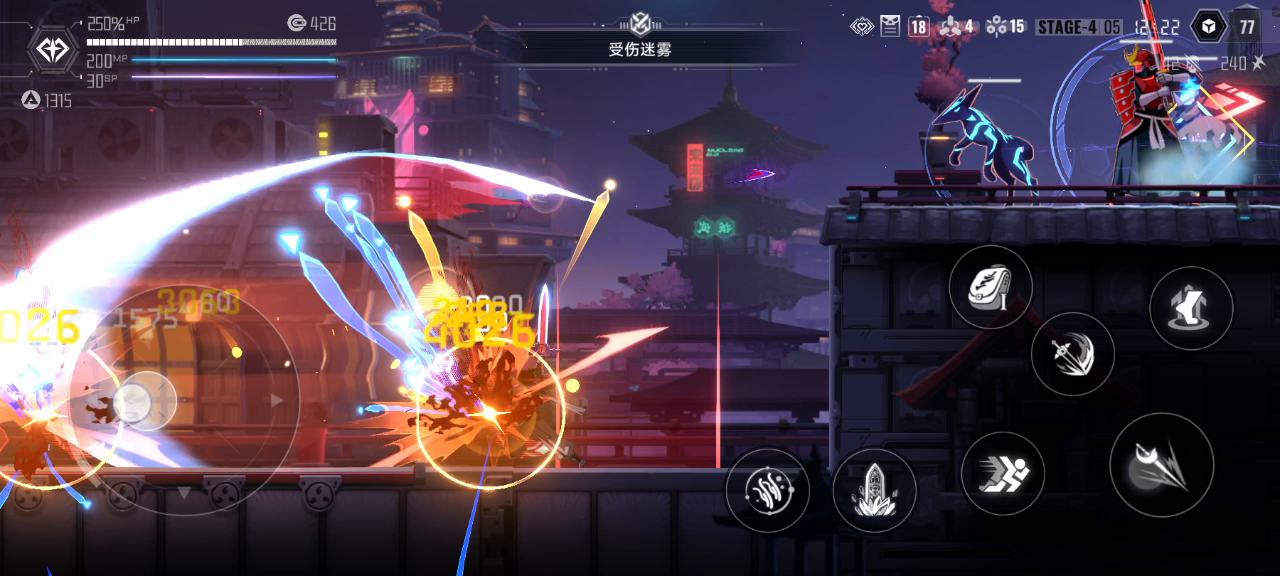Use the sword slash skill
The width and height of the screenshot is (1280, 576).
coord(1072,353)
